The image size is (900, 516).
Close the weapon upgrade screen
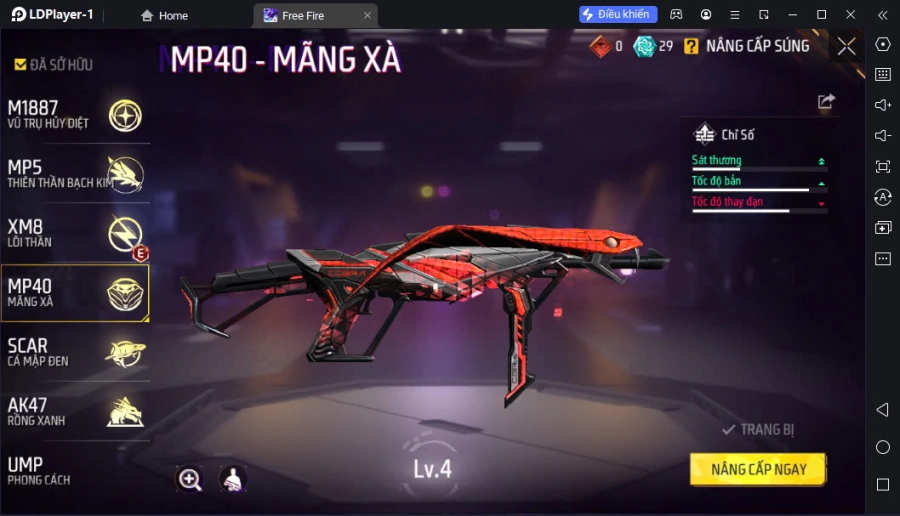(x=846, y=46)
